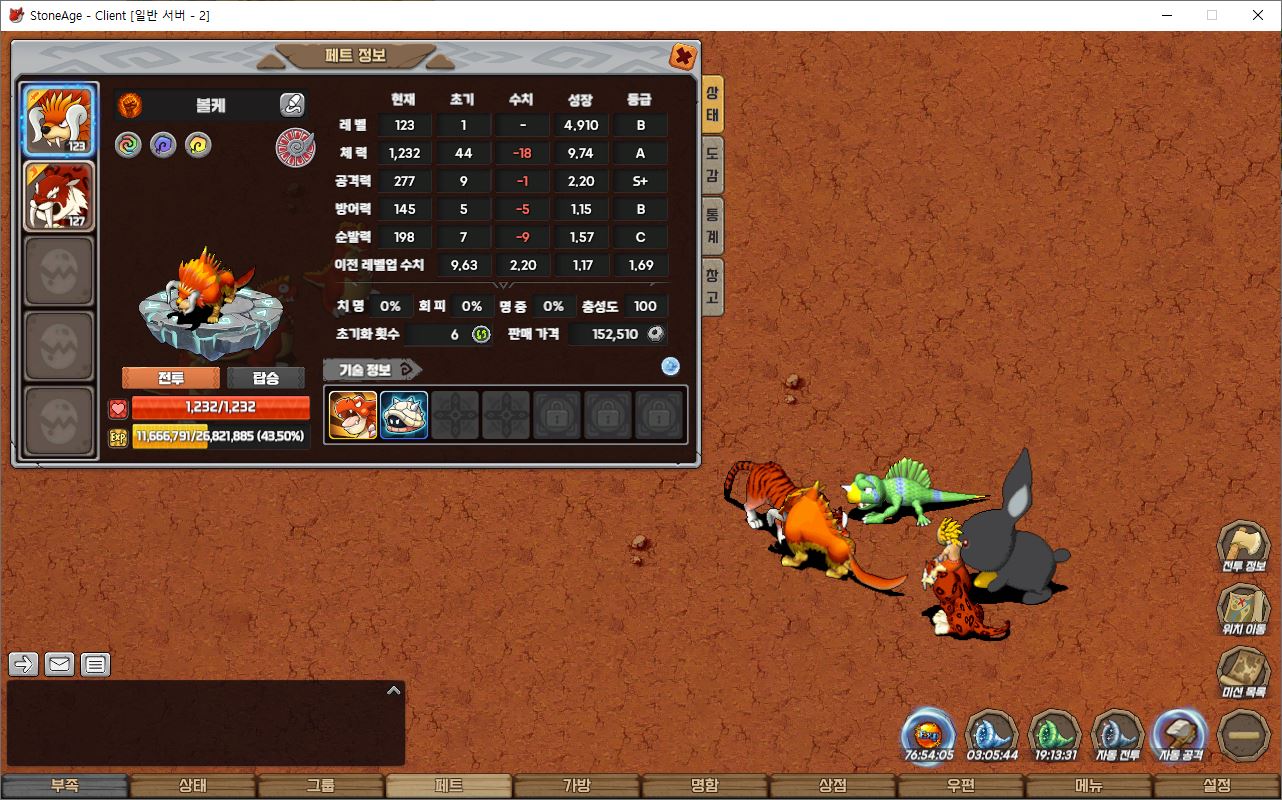1282x800 pixels.
Task: Minimize the StoneAge client window
Action: 1166,15
